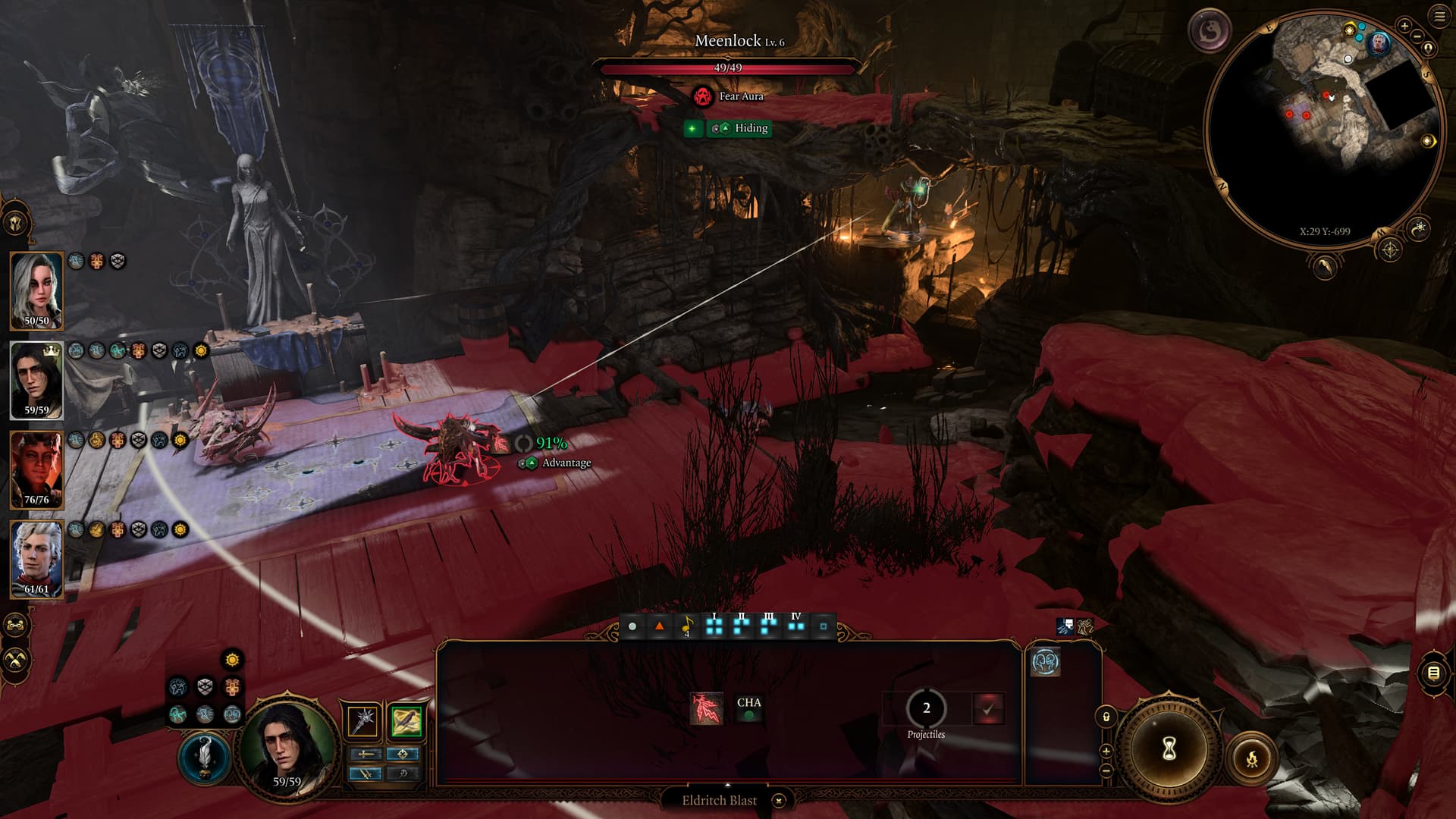Zoom out on the minimap
The image size is (1456, 819).
pyautogui.click(x=1417, y=35)
